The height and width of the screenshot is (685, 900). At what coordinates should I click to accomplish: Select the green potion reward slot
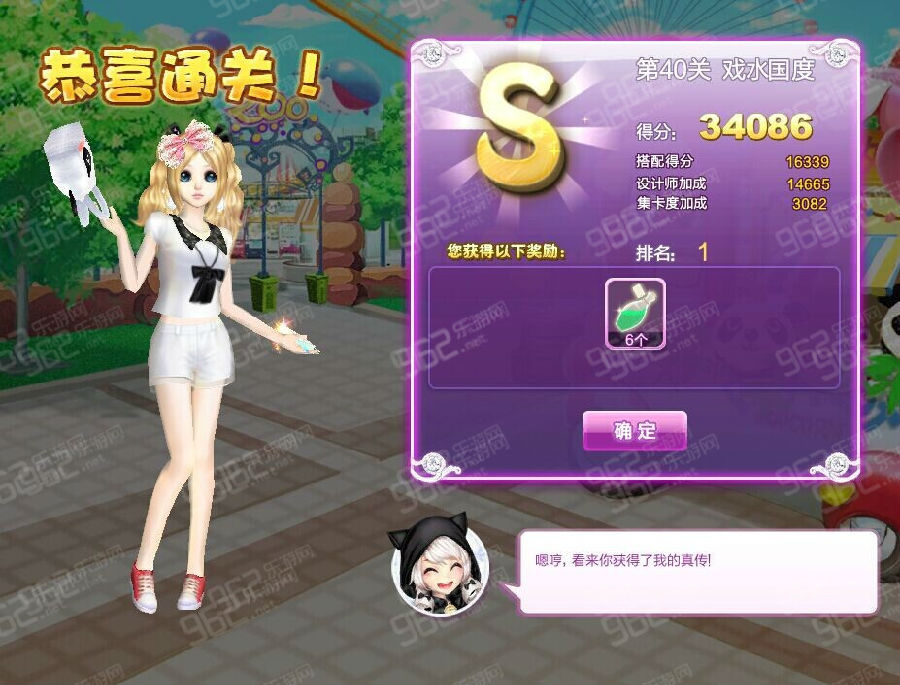click(635, 314)
